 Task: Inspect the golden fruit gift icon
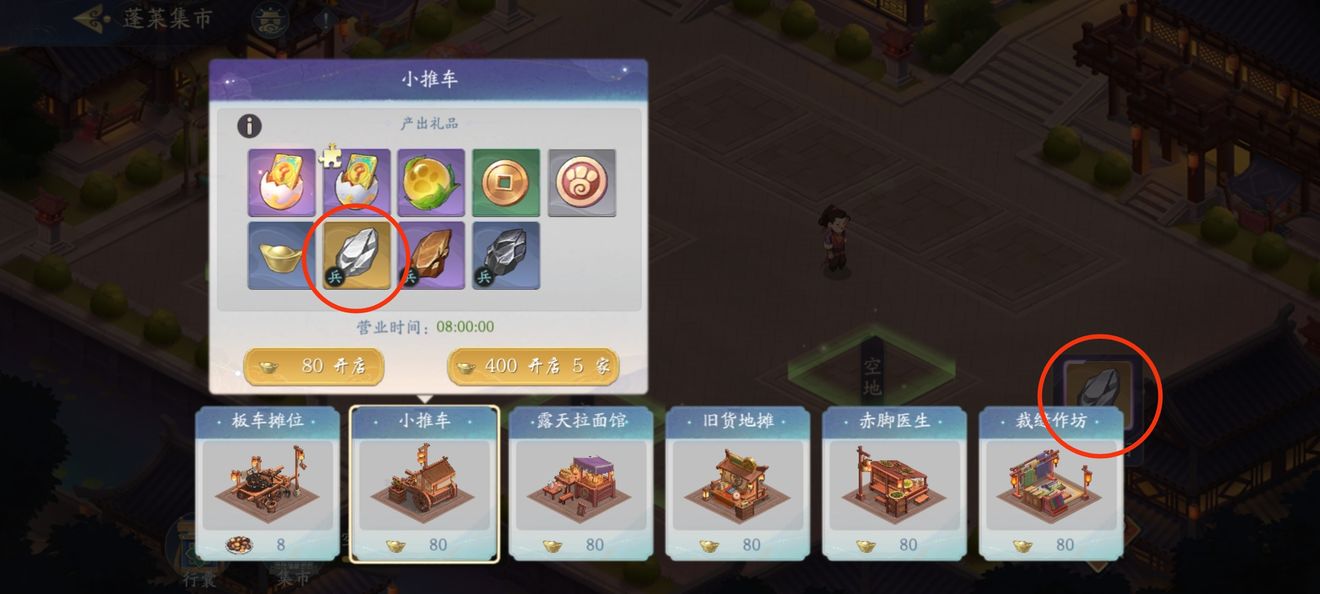431,183
